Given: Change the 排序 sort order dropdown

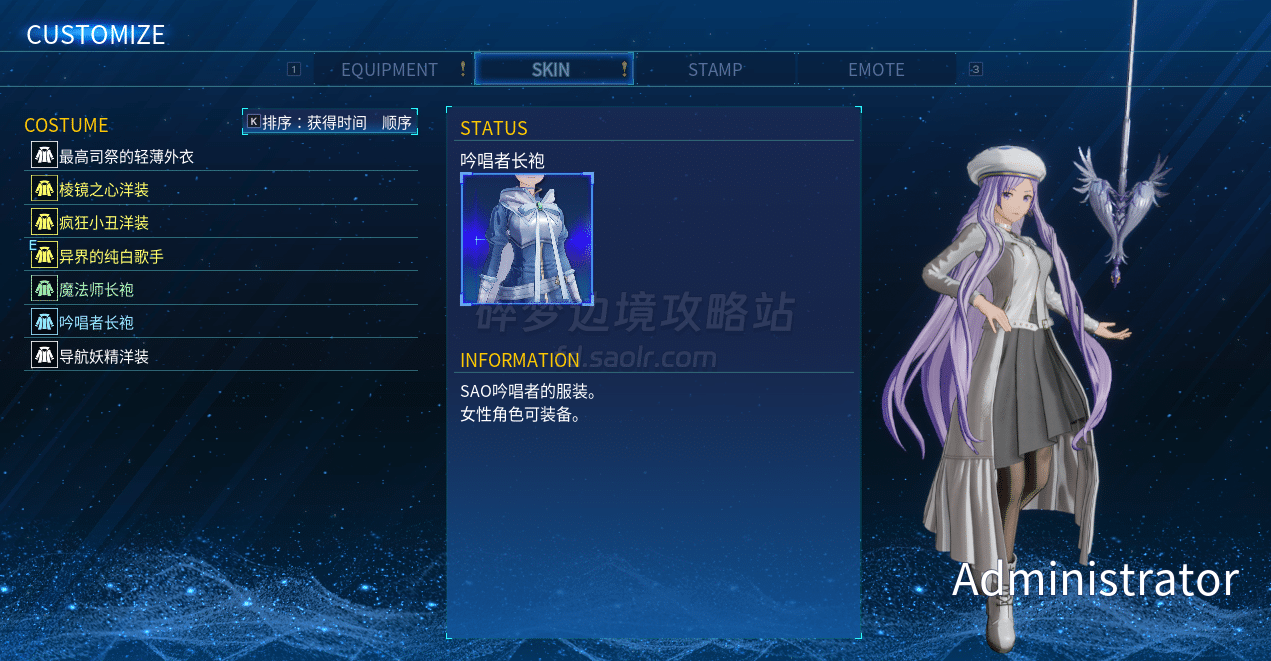Looking at the screenshot, I should pos(330,122).
